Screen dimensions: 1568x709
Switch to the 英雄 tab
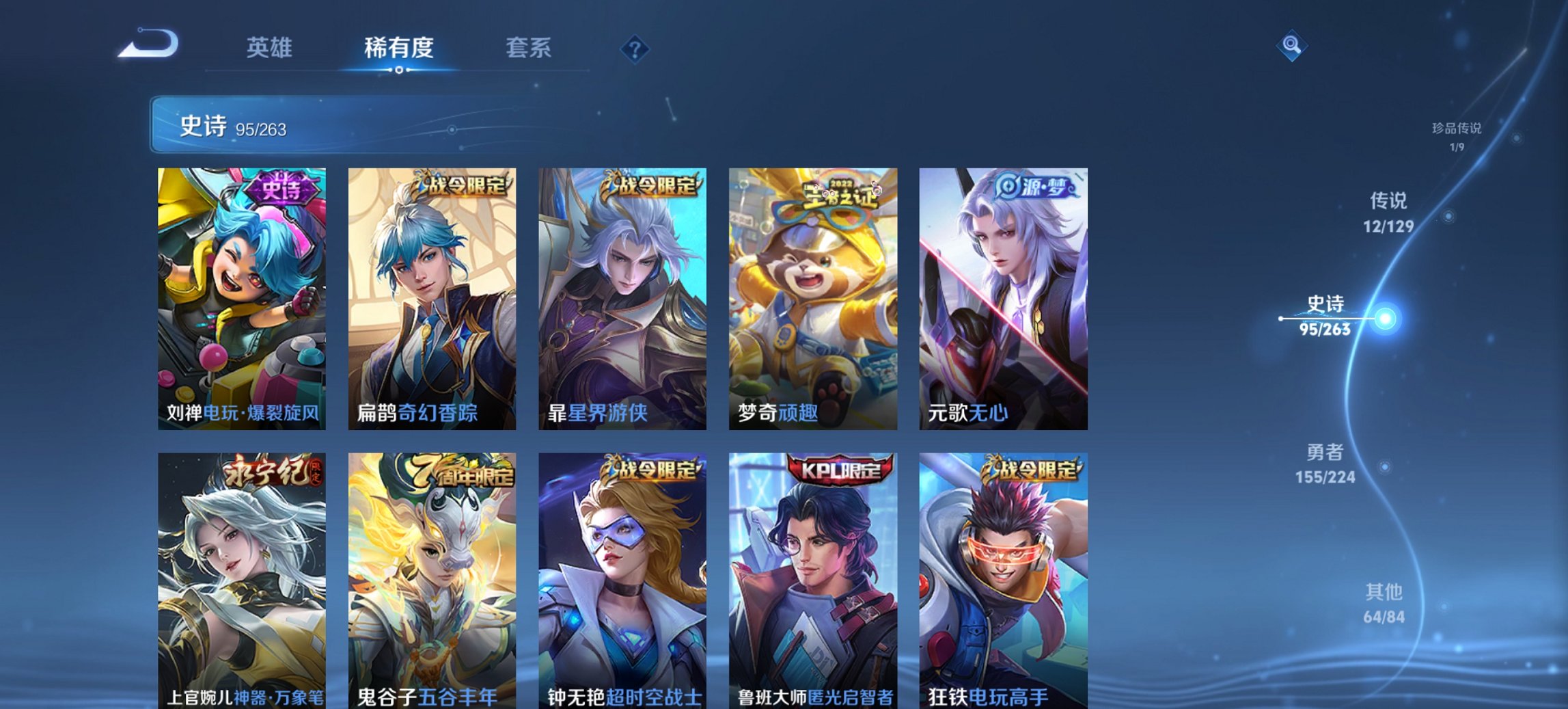point(271,46)
